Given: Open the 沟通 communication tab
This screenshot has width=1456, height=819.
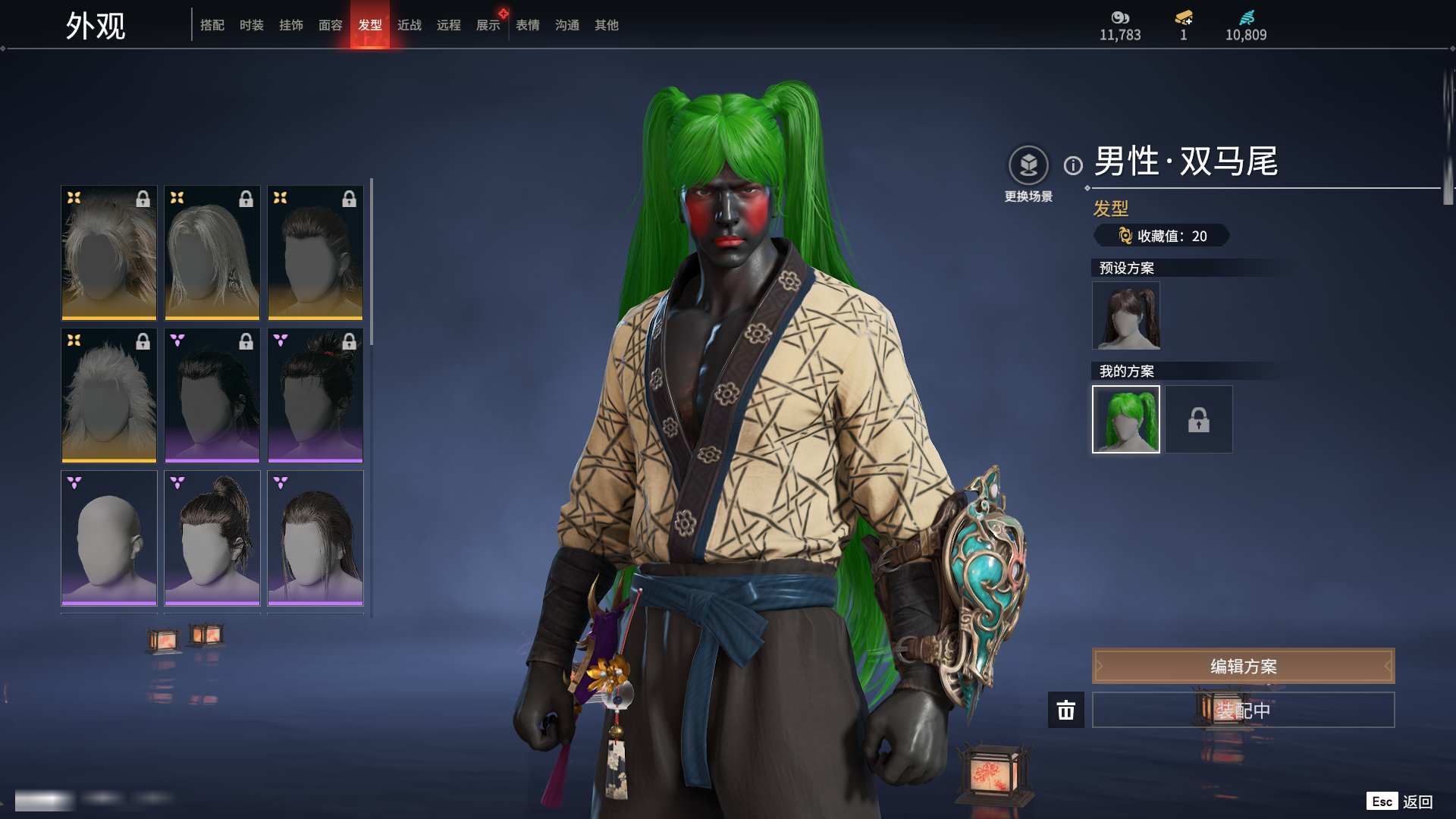Looking at the screenshot, I should pyautogui.click(x=567, y=25).
